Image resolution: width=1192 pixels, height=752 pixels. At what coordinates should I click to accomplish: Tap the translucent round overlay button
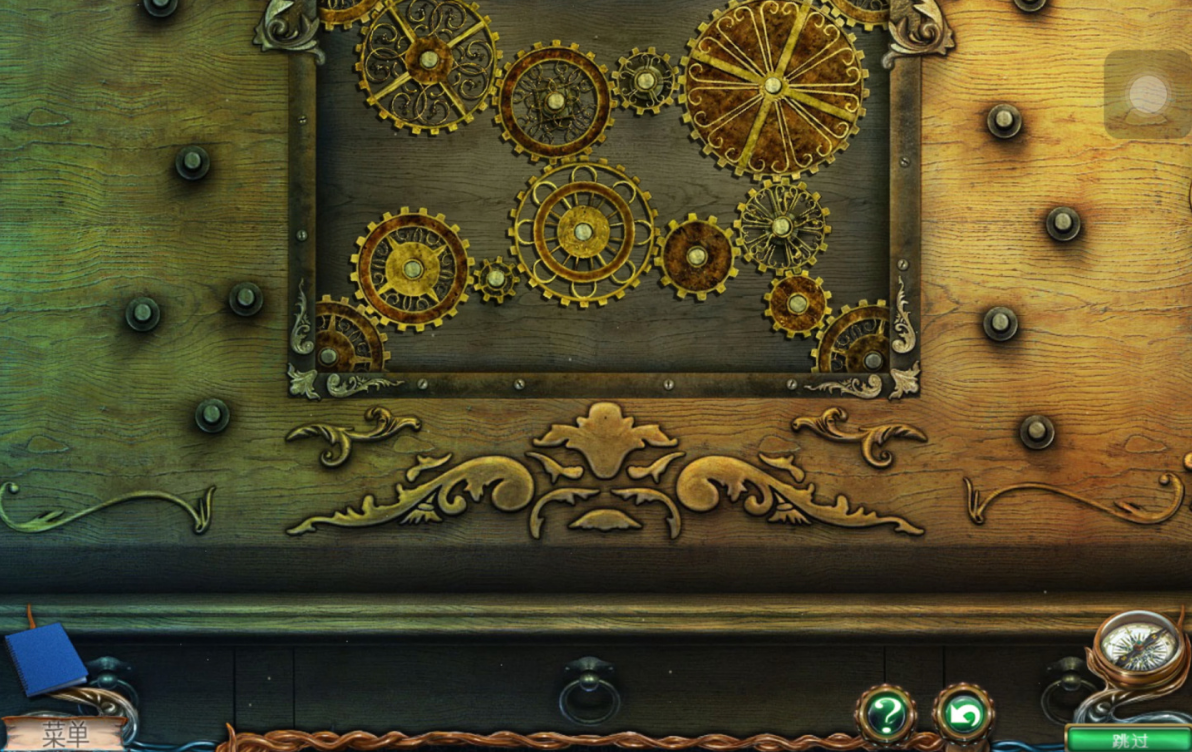1148,95
